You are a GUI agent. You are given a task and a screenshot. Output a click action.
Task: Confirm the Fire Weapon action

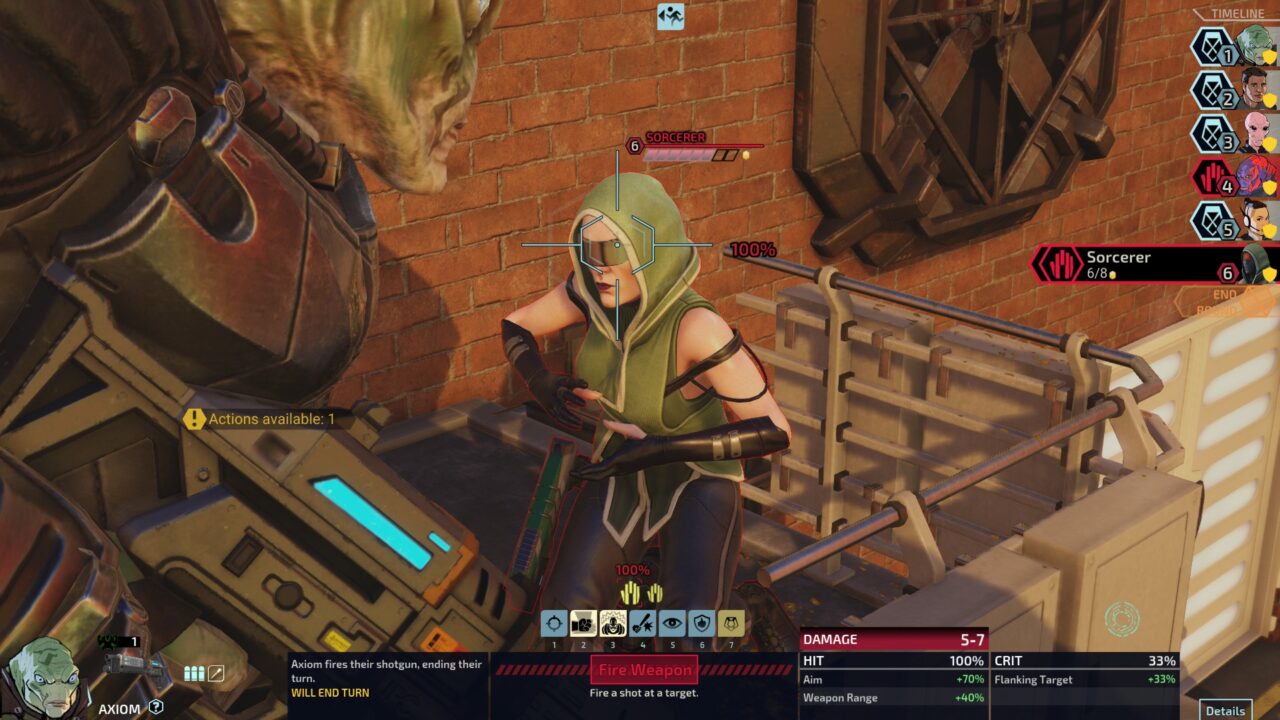click(x=644, y=670)
